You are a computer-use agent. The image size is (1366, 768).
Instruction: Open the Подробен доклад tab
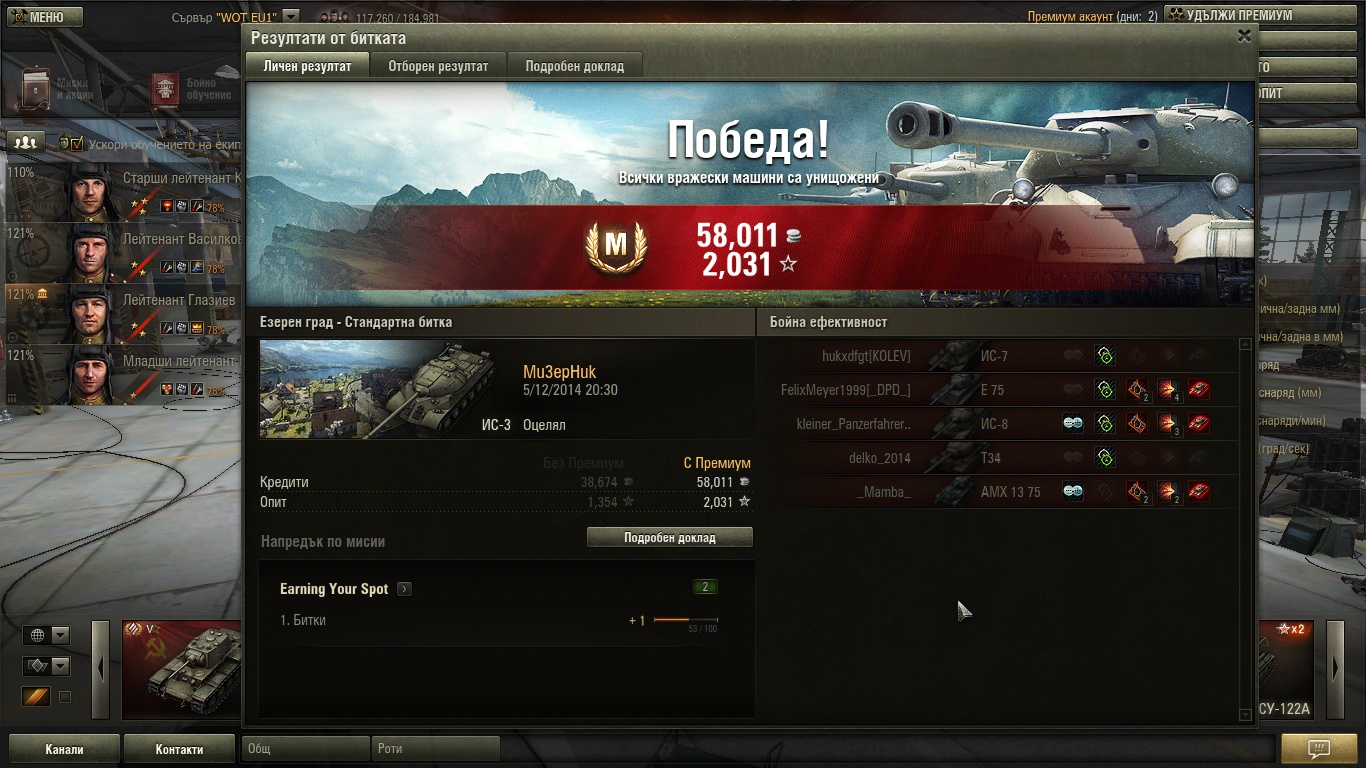pos(574,66)
